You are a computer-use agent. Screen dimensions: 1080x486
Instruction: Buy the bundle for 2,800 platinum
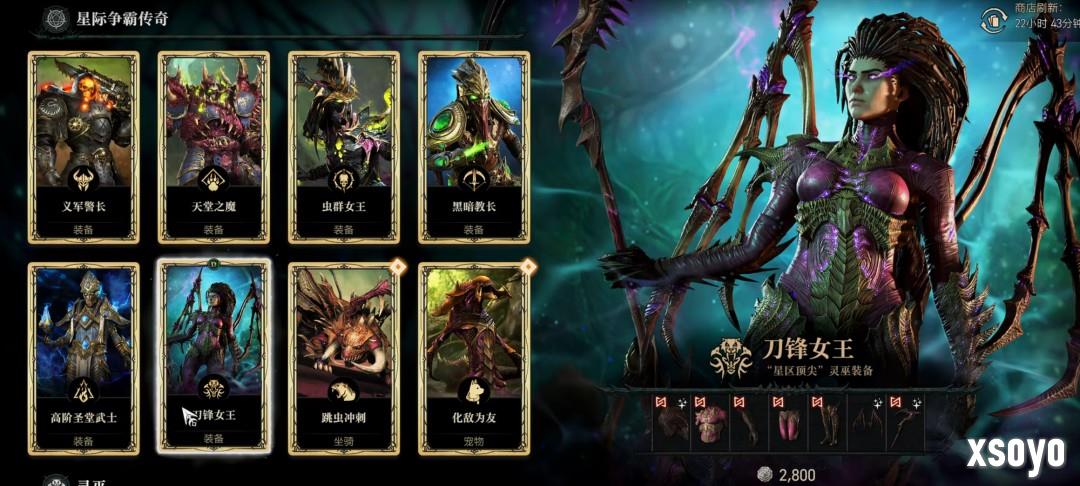click(787, 474)
